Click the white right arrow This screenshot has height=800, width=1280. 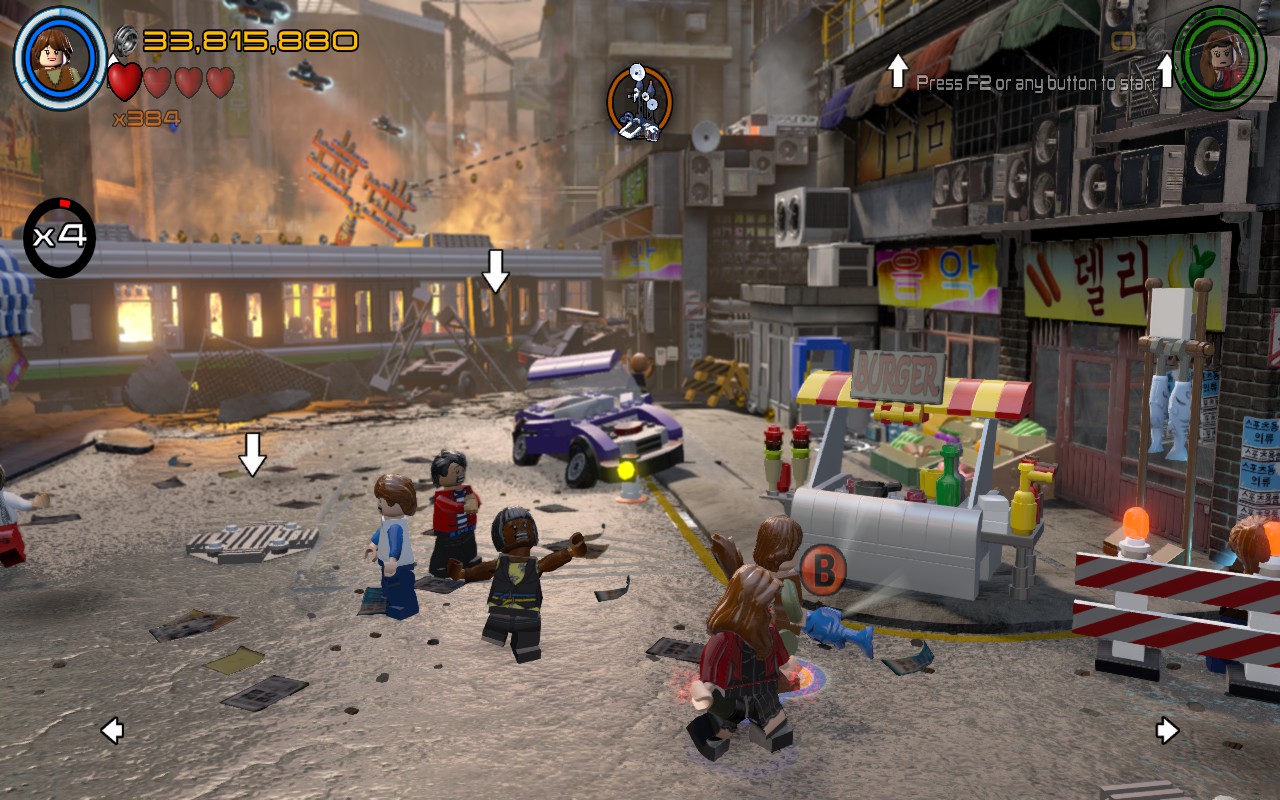(x=1167, y=731)
